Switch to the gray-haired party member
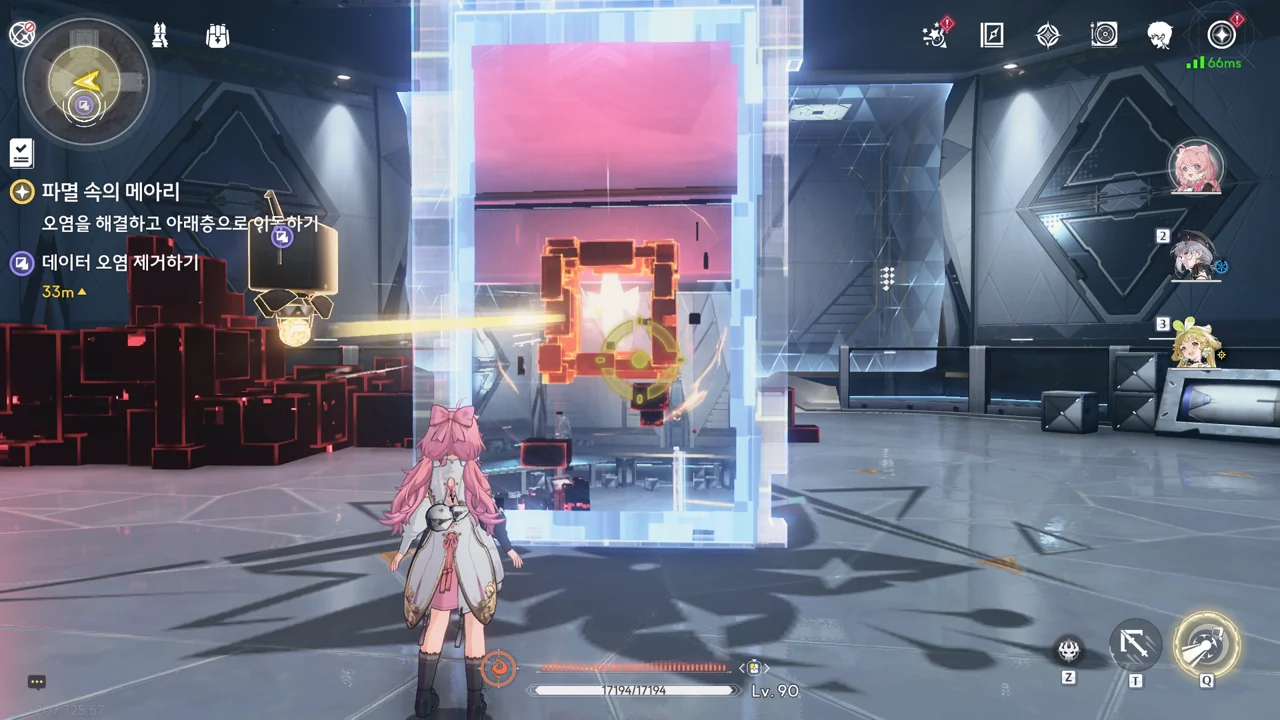The image size is (1280, 720). pos(1197,258)
